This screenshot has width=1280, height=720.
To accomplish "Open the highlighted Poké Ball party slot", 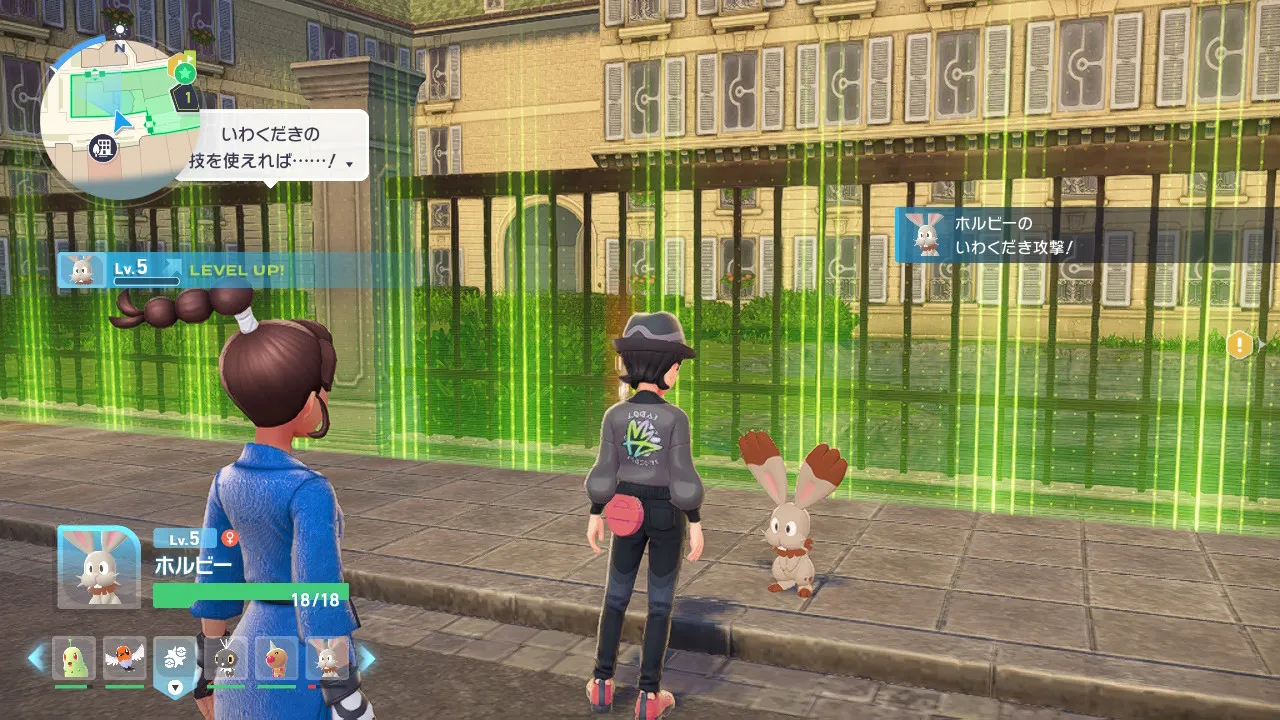I will (x=175, y=660).
